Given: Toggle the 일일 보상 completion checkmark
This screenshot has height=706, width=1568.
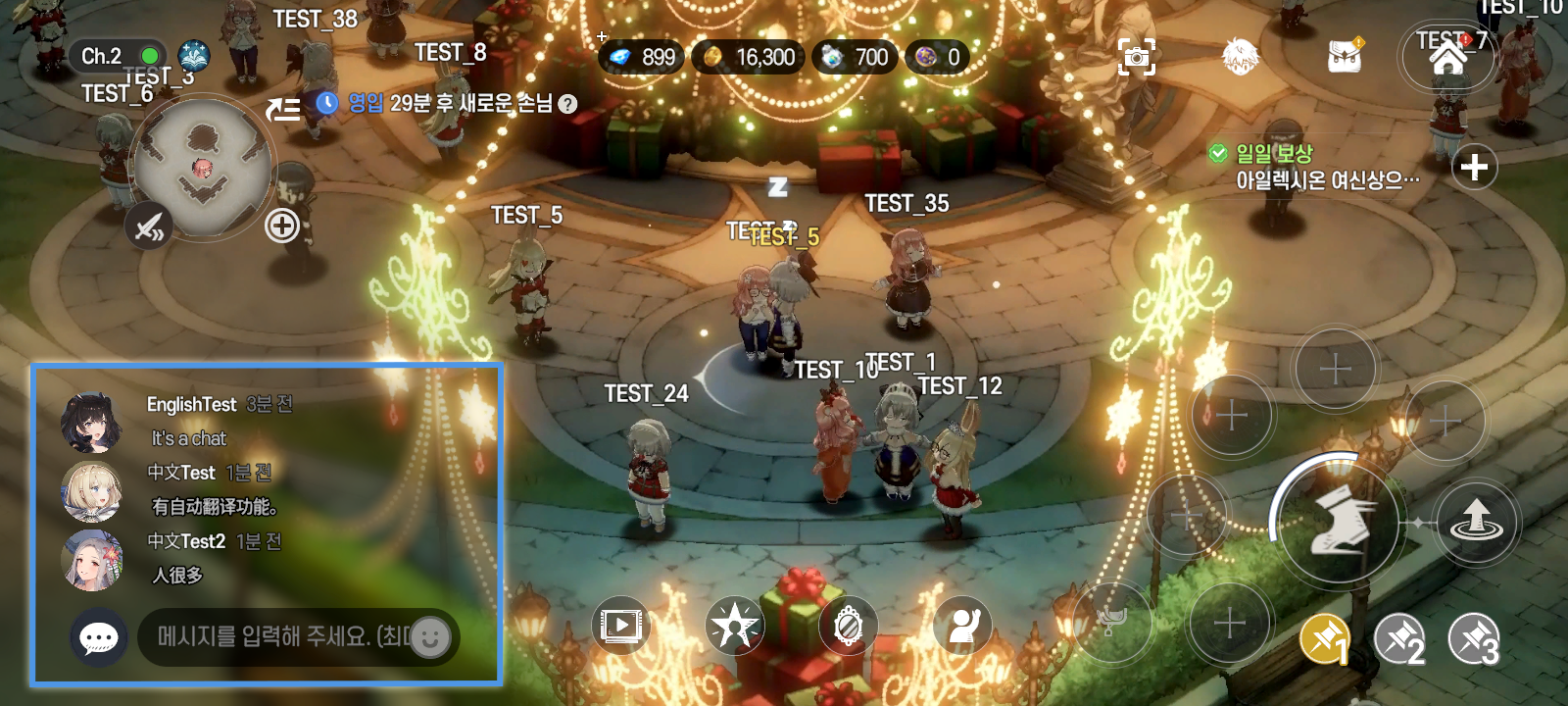Looking at the screenshot, I should point(1217,152).
